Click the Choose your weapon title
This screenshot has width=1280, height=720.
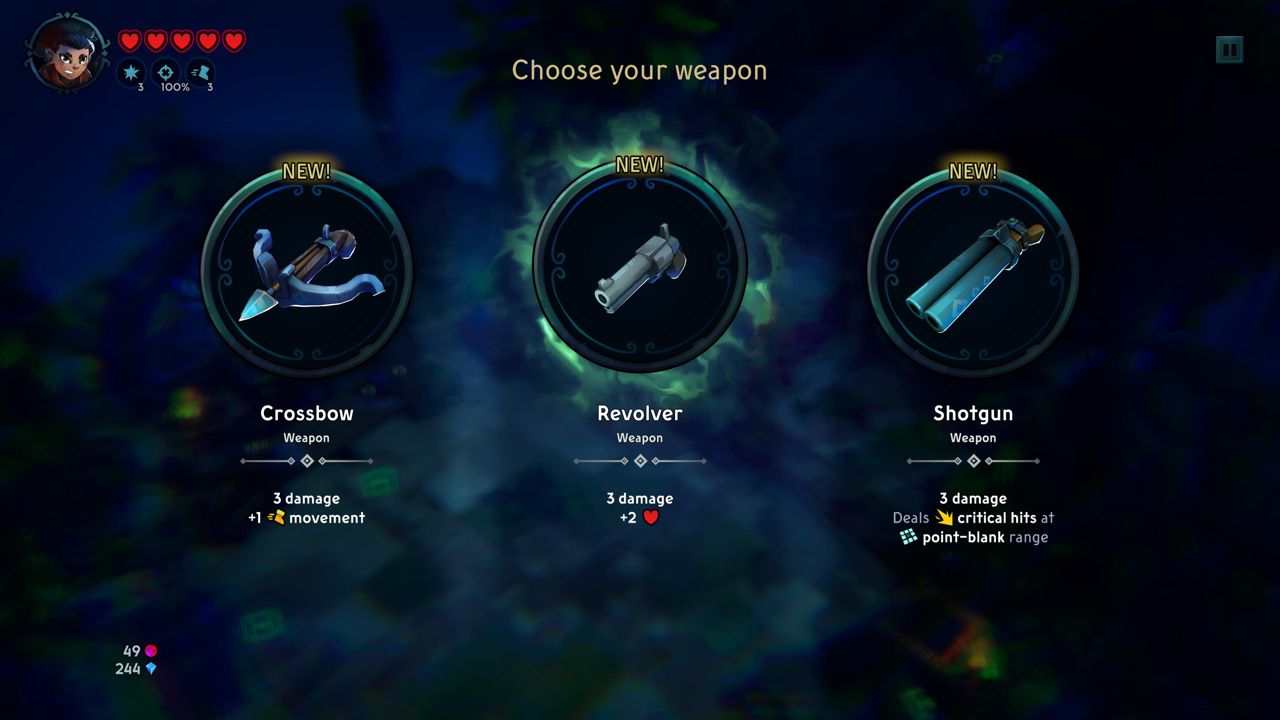639,70
